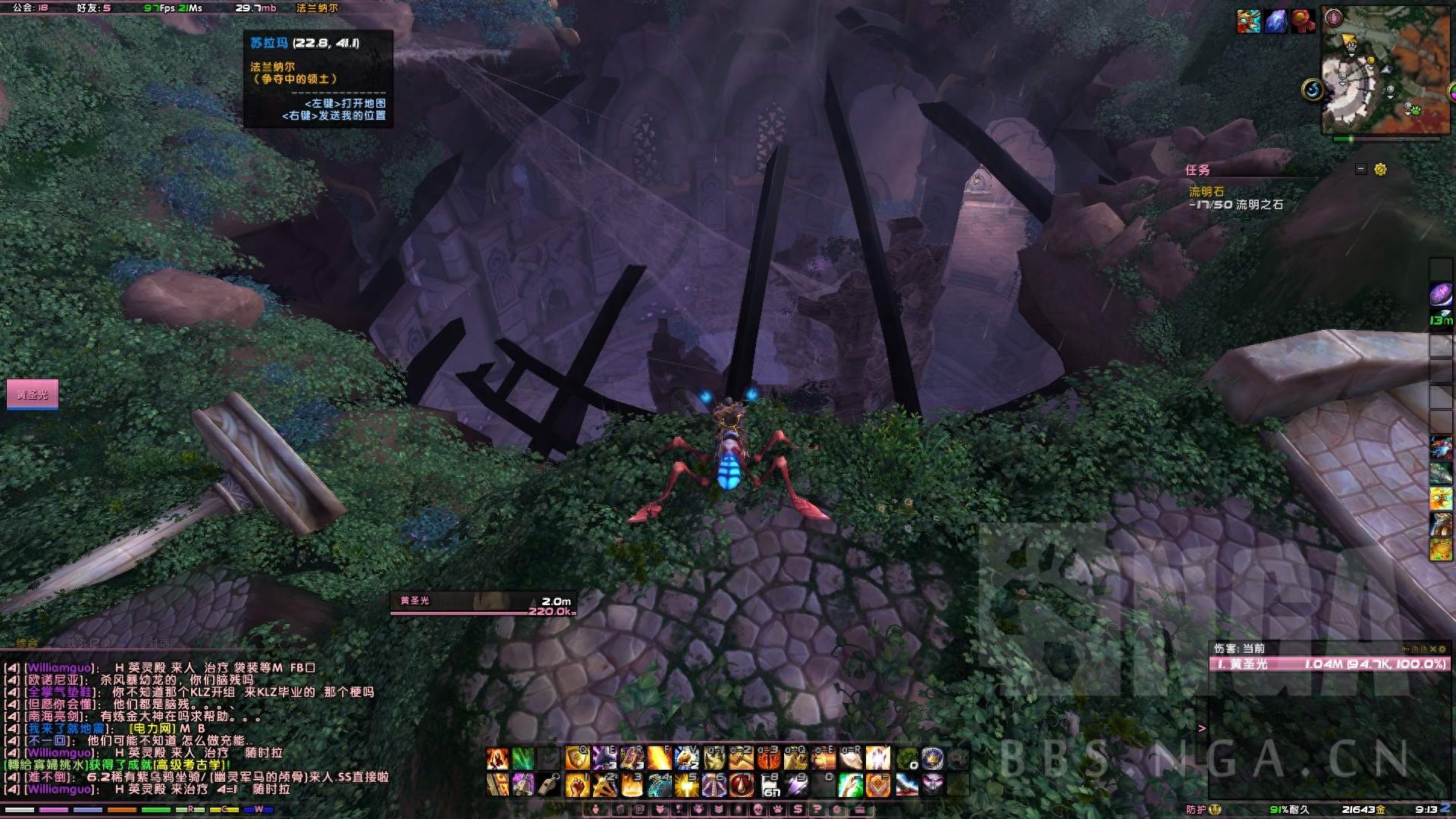Collapse the quest tracker with the minus button
The width and height of the screenshot is (1456, 819).
pyautogui.click(x=1360, y=169)
